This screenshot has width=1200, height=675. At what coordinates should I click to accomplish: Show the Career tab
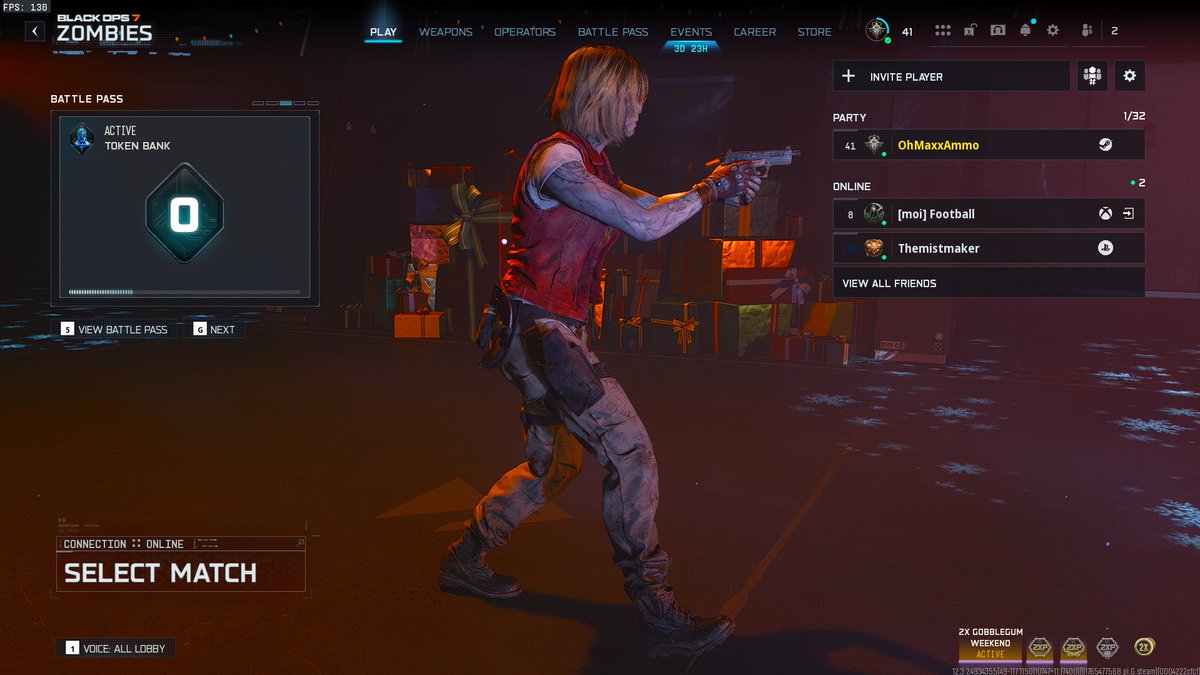pos(754,32)
